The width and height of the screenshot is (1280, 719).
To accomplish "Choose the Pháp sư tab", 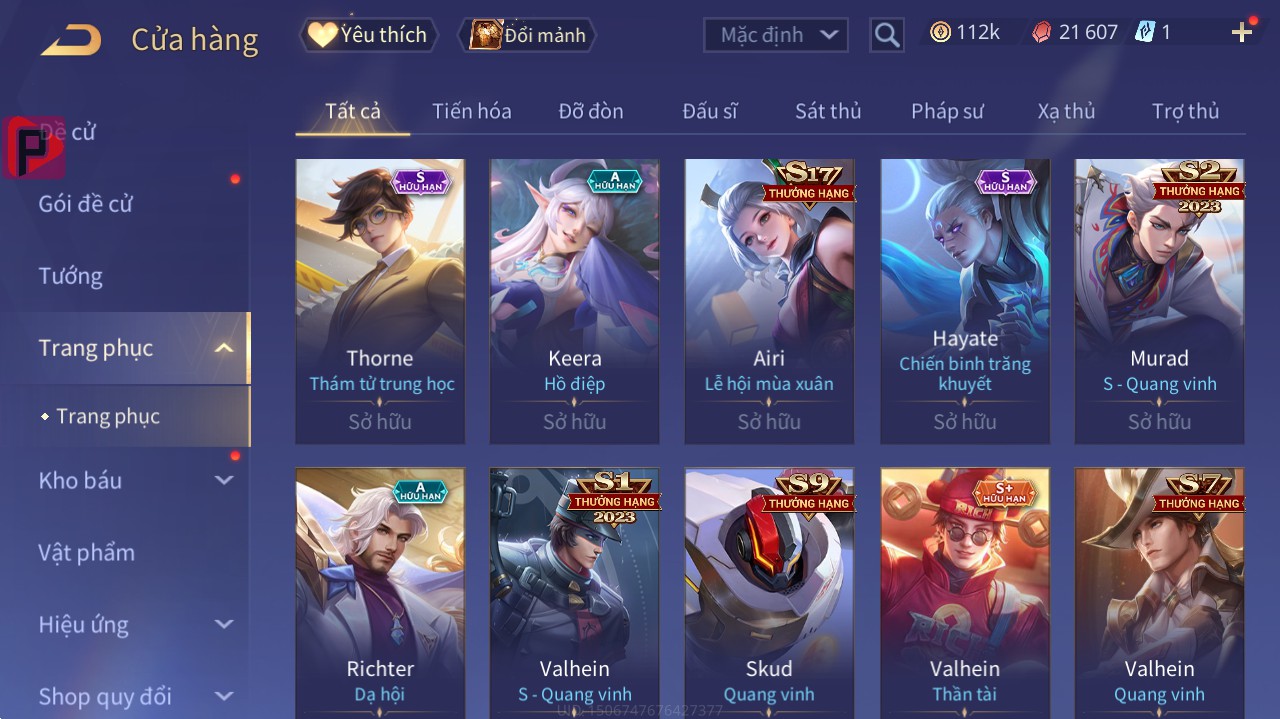I will pyautogui.click(x=947, y=111).
